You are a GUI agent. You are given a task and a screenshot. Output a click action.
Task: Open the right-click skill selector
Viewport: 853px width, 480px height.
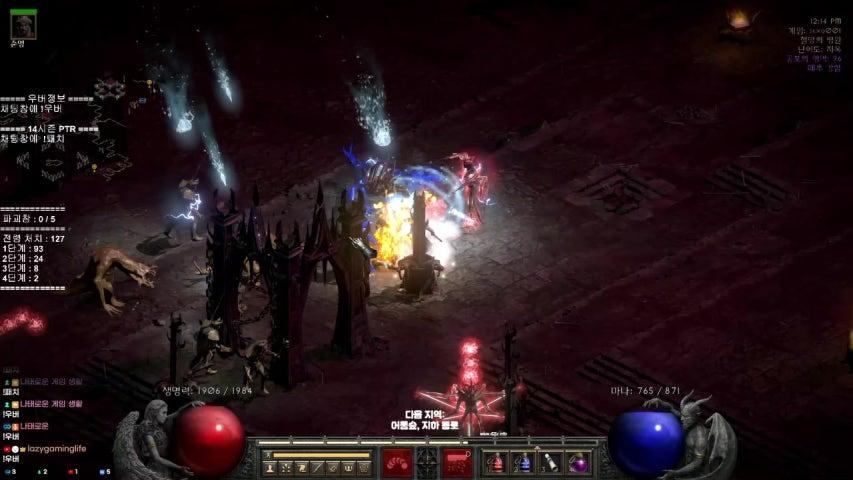coord(458,462)
